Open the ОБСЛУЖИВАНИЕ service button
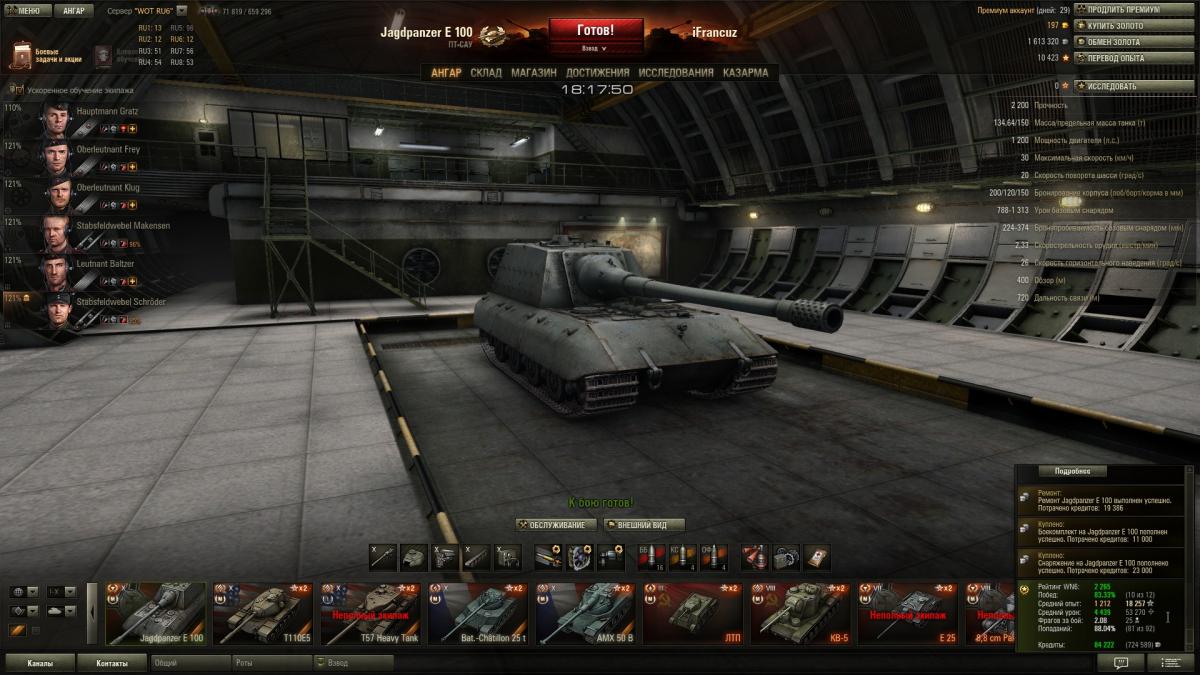 pyautogui.click(x=557, y=525)
